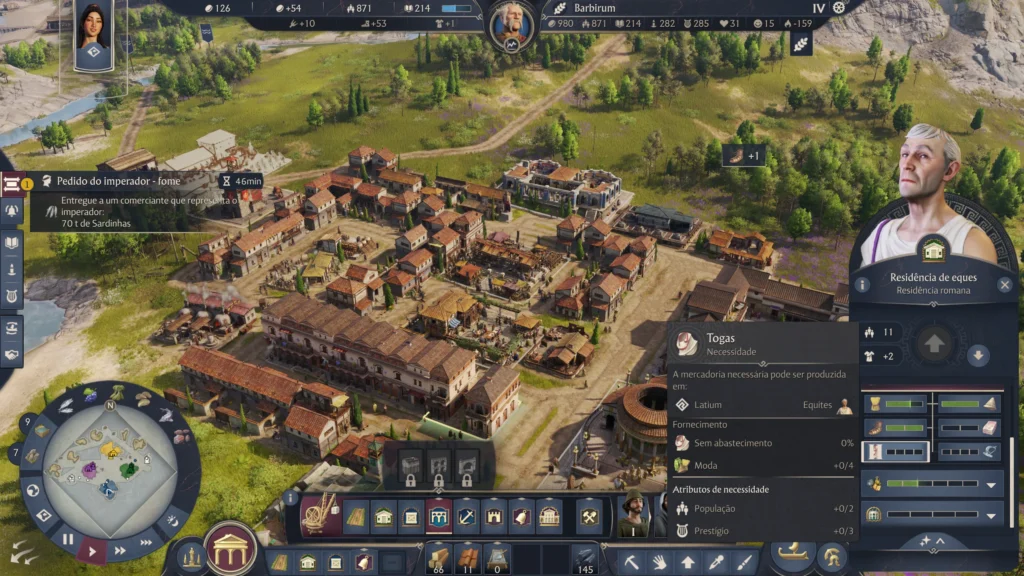Open the residence info button
This screenshot has width=1024, height=576.
tap(862, 285)
